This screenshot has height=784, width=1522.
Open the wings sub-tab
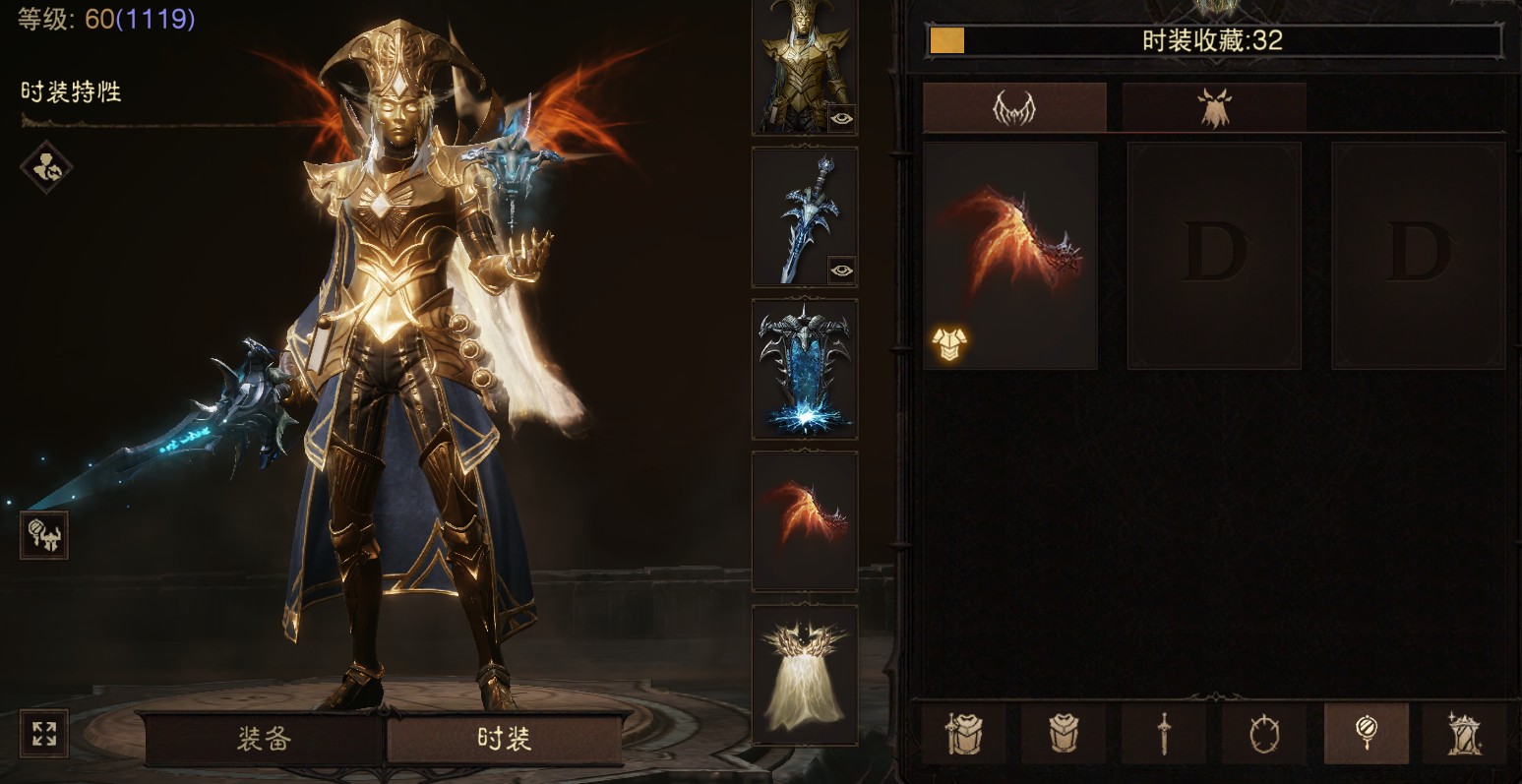[1014, 108]
